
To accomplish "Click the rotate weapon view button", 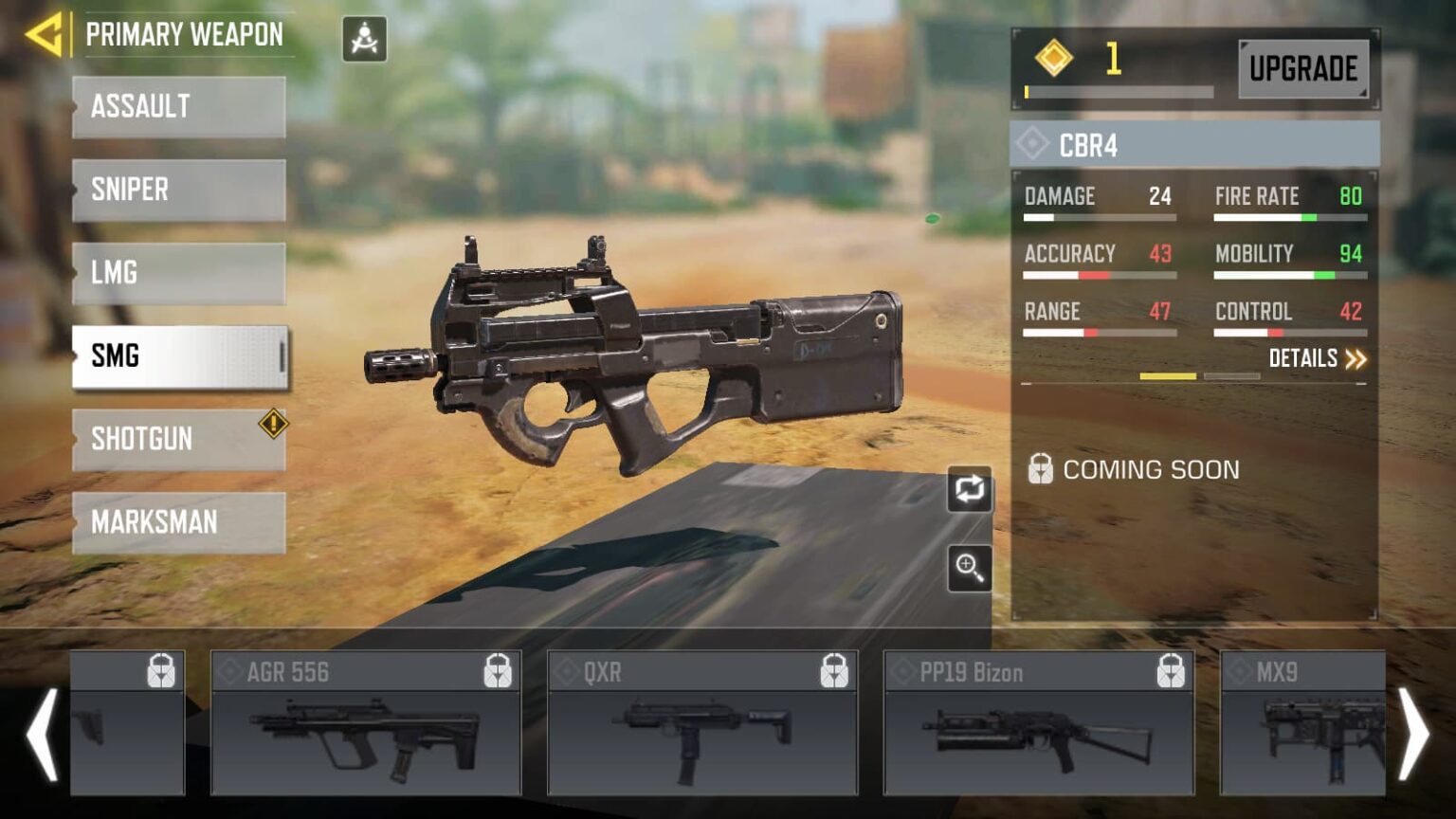I will (x=969, y=489).
